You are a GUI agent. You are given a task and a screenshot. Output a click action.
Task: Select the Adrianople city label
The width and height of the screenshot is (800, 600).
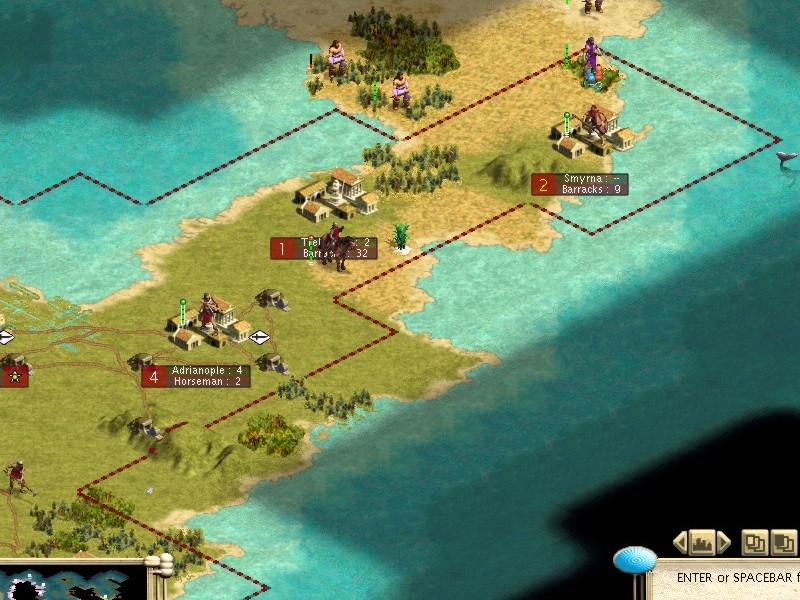tap(196, 376)
